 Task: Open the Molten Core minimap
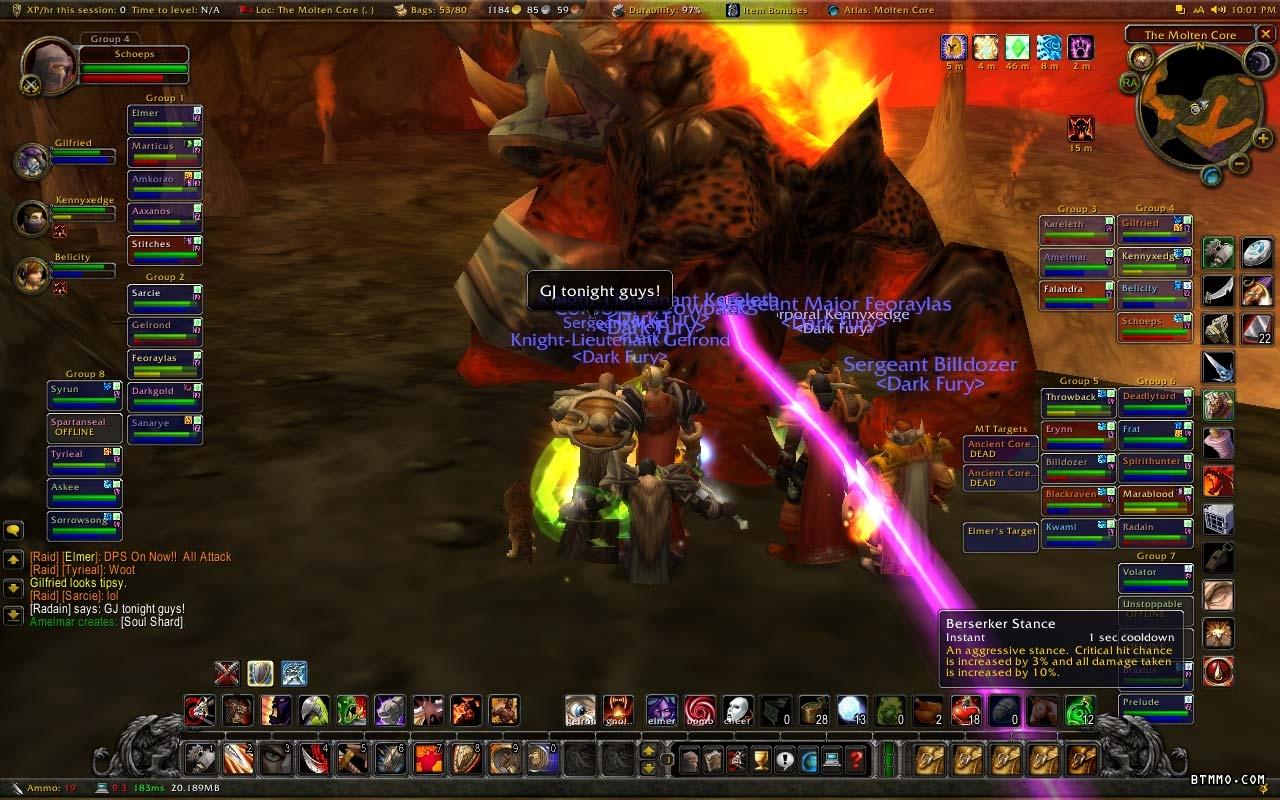(1196, 108)
